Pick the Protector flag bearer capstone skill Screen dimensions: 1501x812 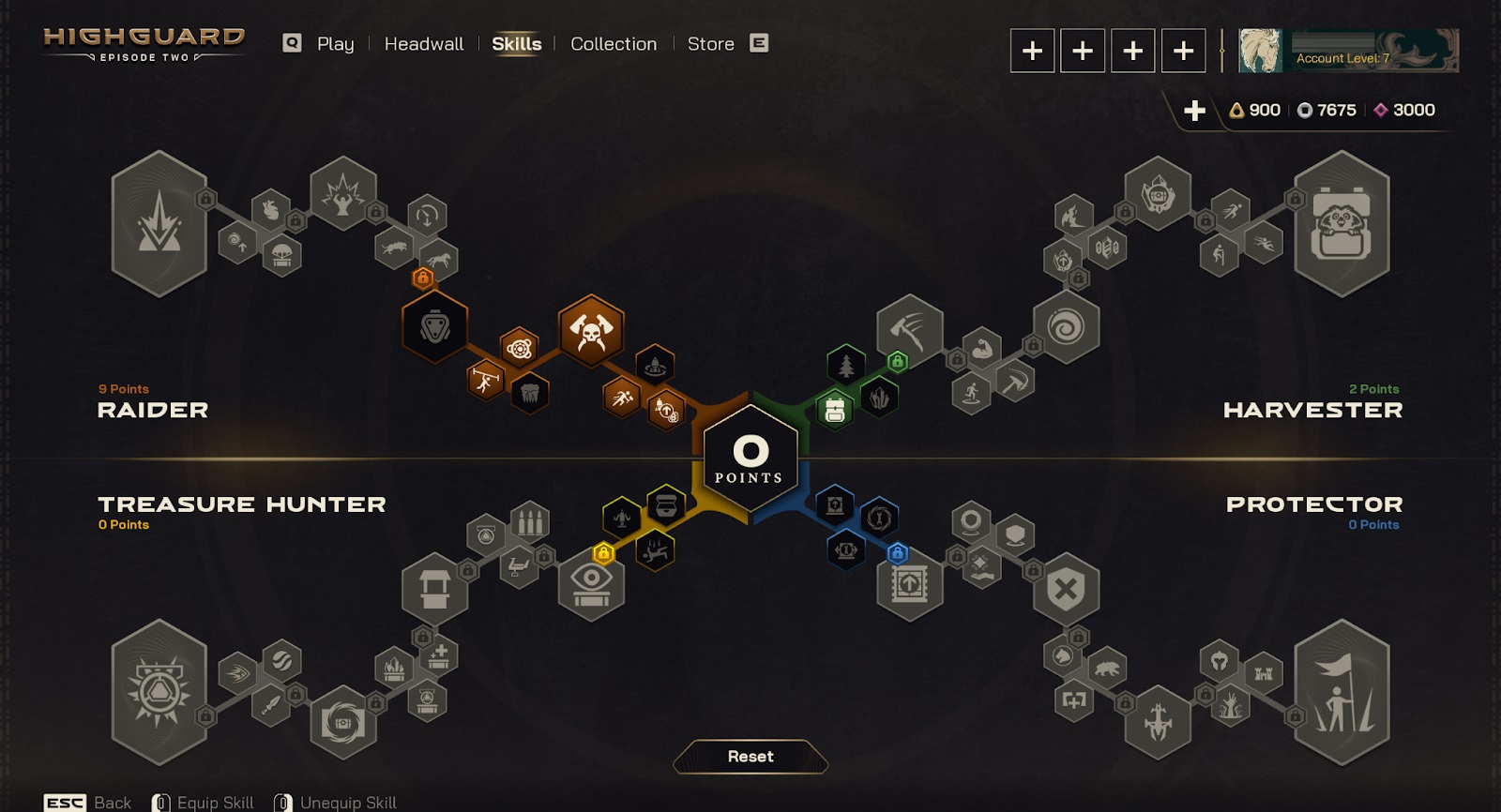(1342, 694)
